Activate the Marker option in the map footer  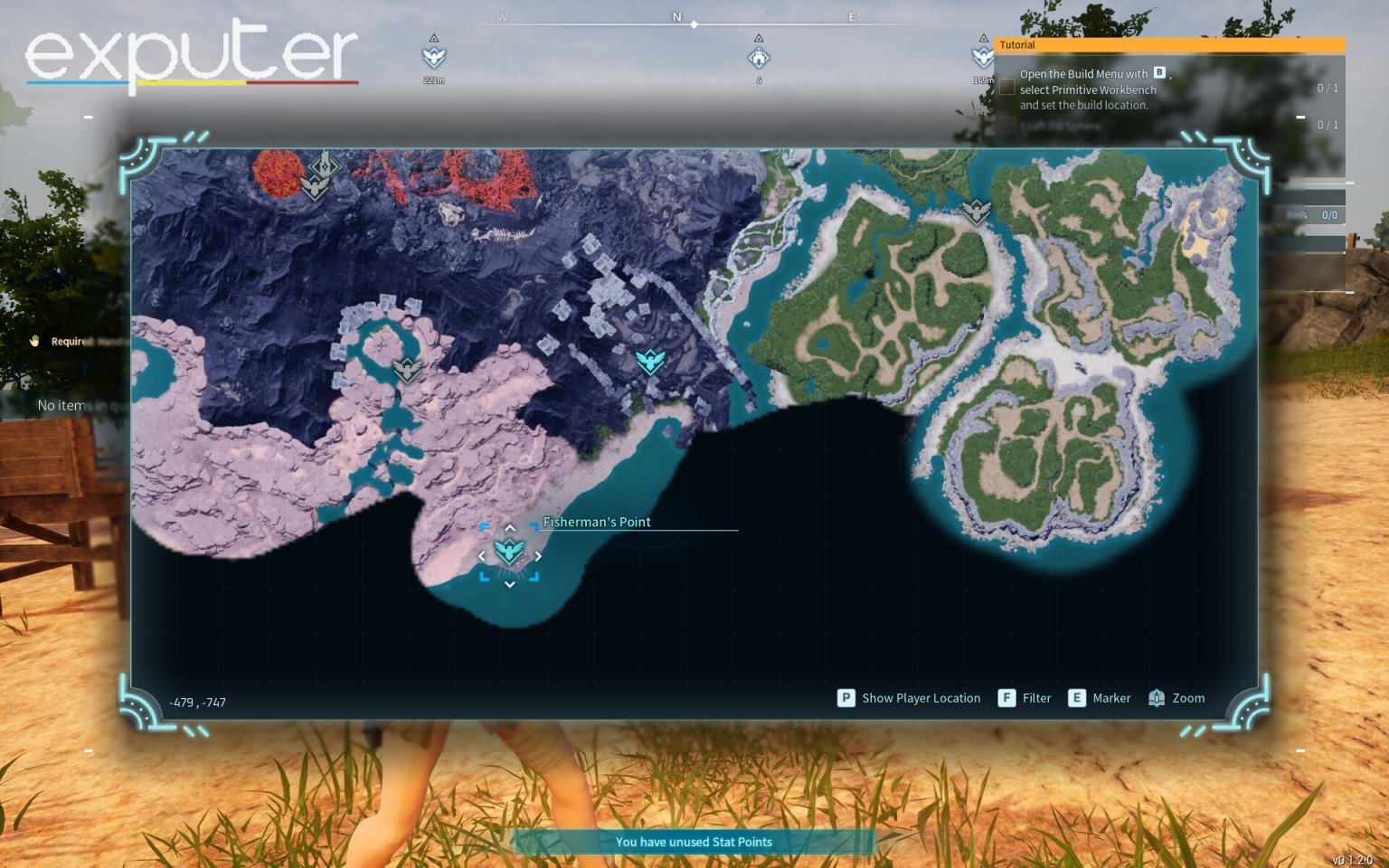1100,698
